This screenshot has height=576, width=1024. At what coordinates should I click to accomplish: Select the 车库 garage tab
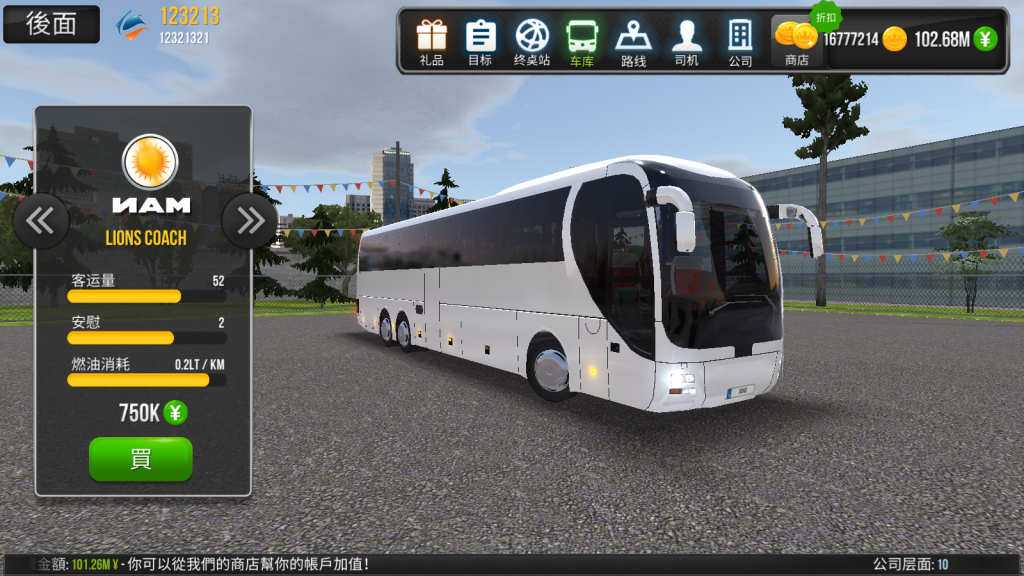[x=582, y=42]
